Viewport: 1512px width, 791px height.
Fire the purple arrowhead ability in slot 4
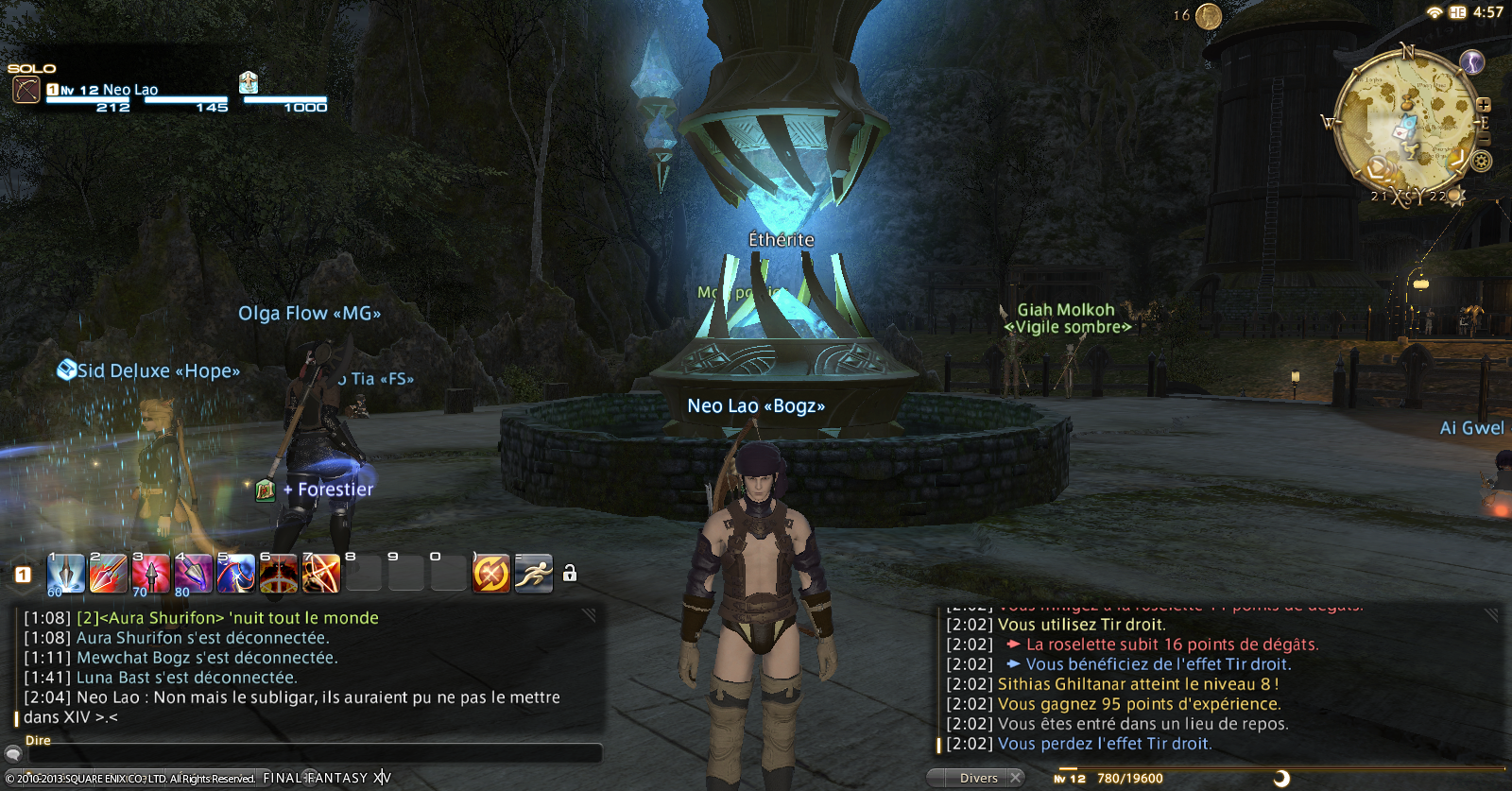193,574
